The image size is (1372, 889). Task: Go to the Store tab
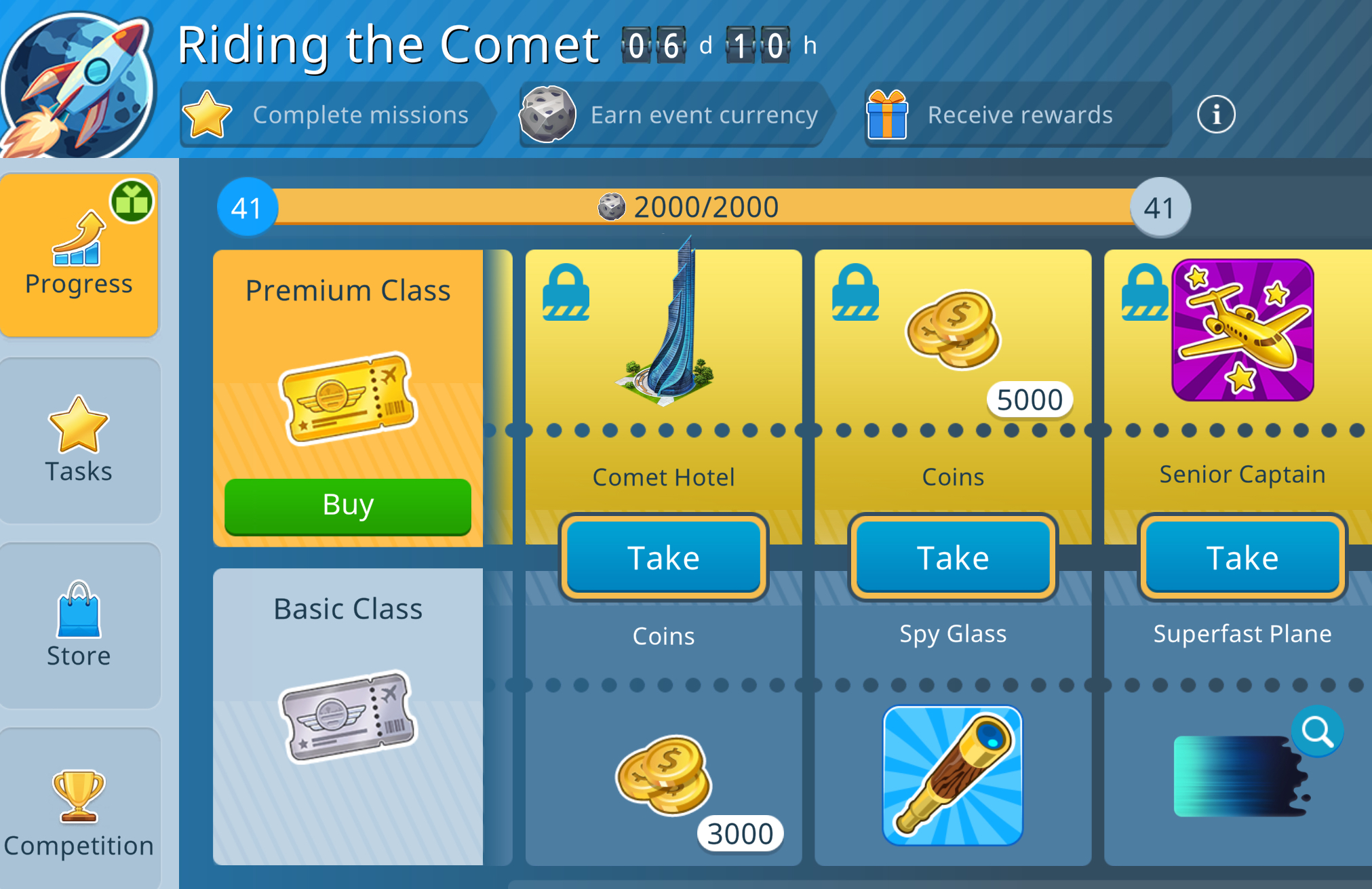79,625
